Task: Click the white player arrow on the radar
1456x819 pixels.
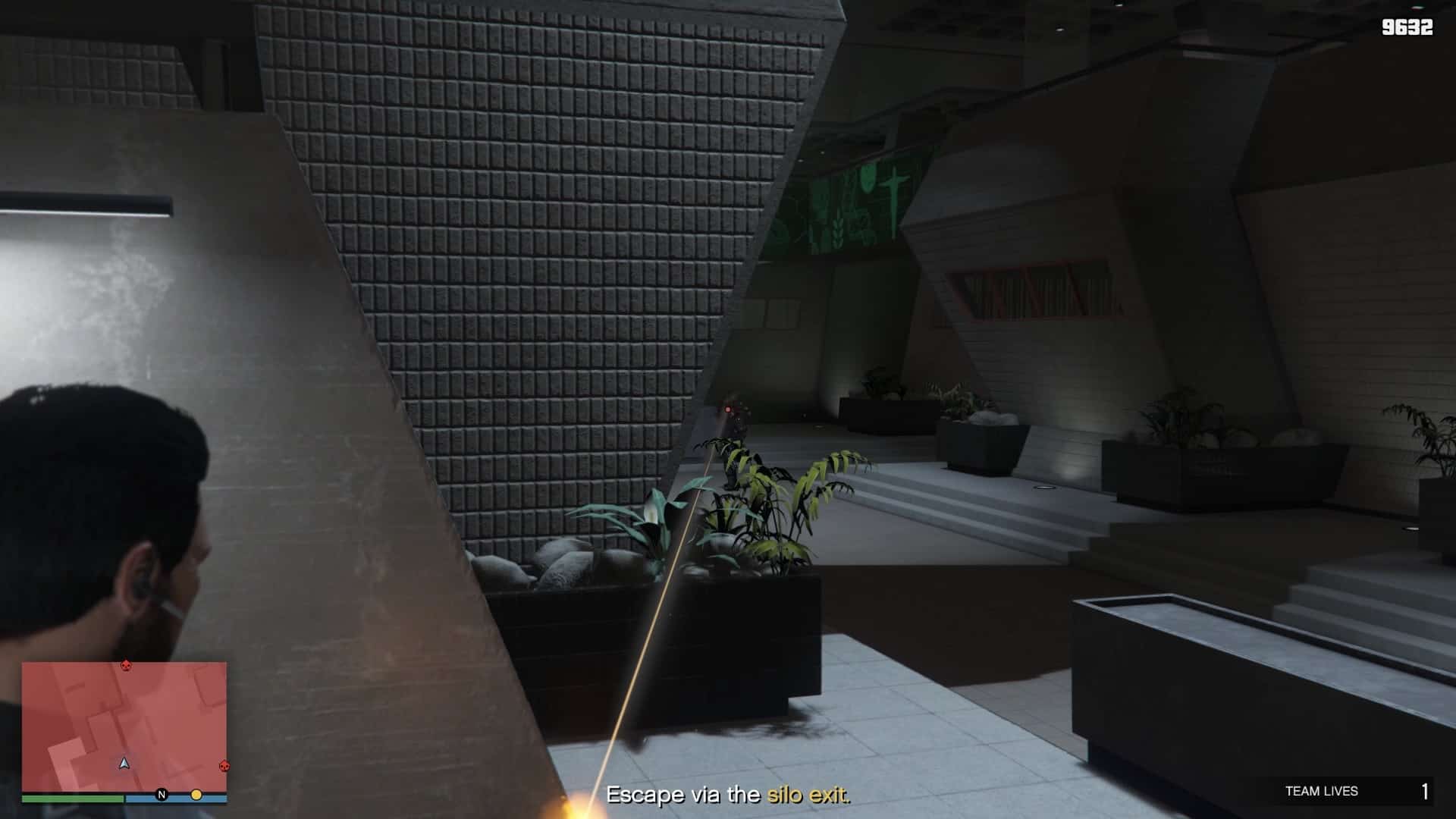Action: tap(124, 761)
